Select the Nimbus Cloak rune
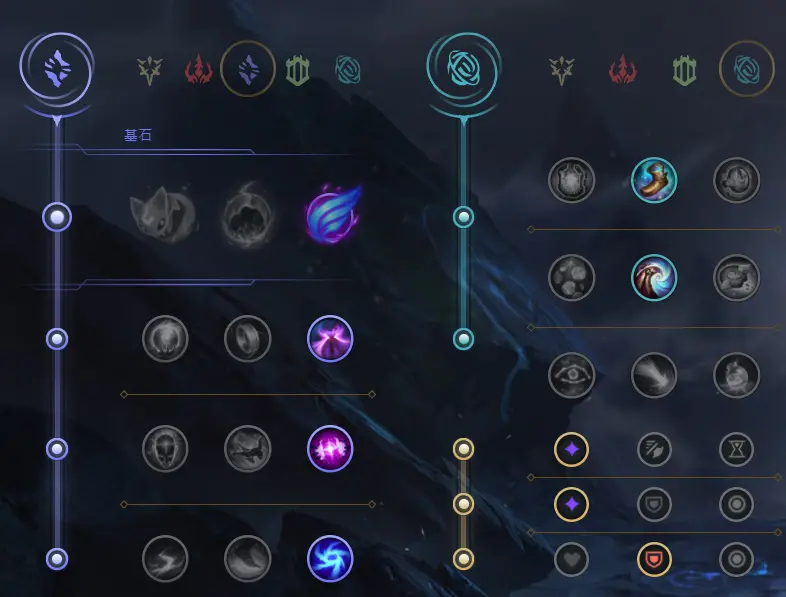786x597 pixels. click(x=330, y=339)
